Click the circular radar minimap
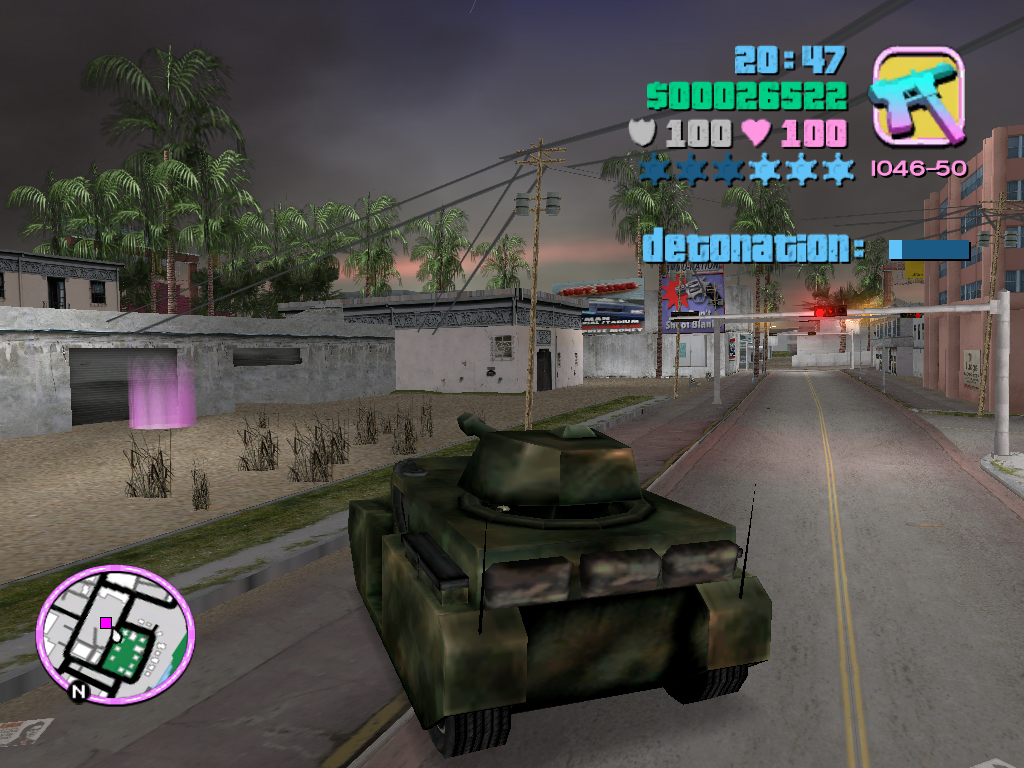Screen dimensions: 1024x768 click(x=116, y=633)
